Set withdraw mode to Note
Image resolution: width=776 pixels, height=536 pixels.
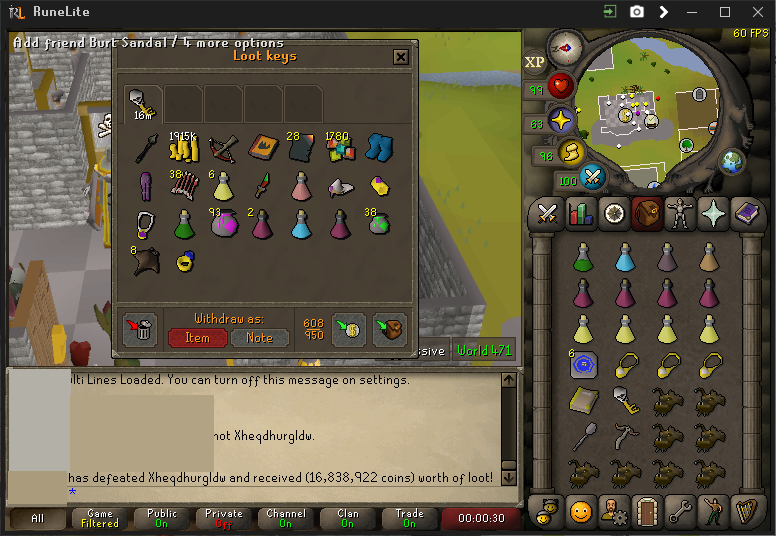[259, 338]
